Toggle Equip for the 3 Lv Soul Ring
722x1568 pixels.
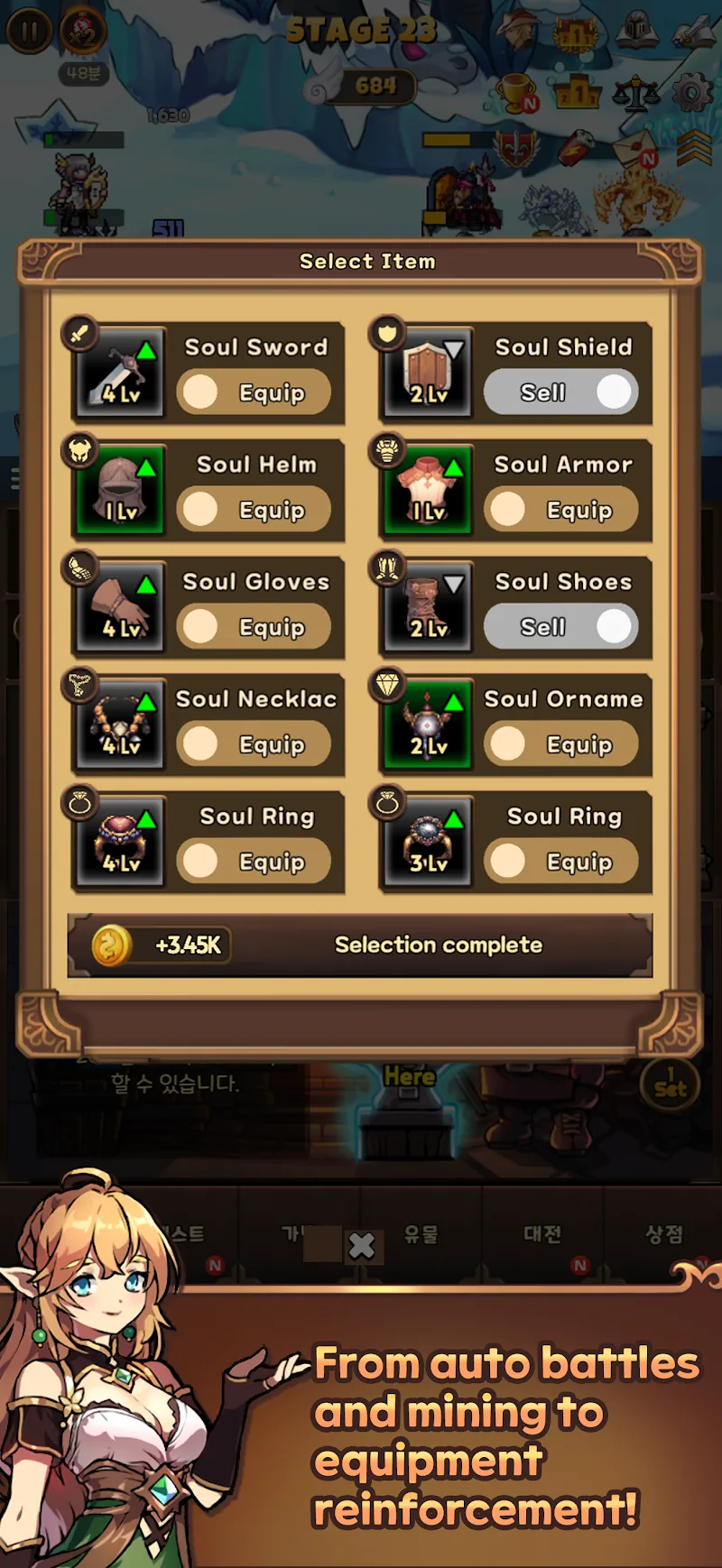pos(561,862)
